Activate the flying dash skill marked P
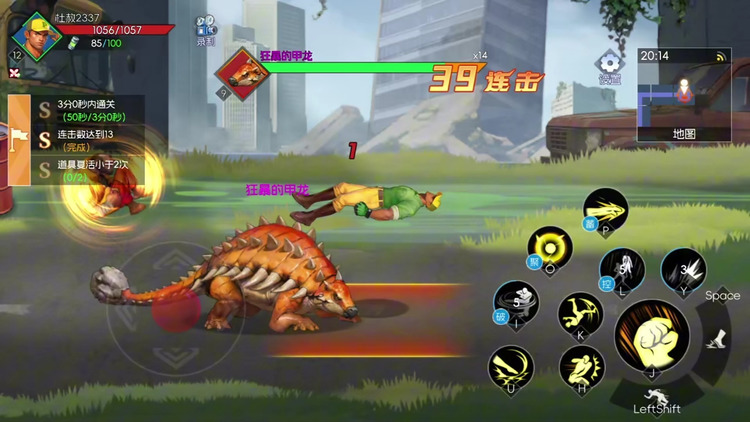The image size is (750, 422). [x=605, y=210]
